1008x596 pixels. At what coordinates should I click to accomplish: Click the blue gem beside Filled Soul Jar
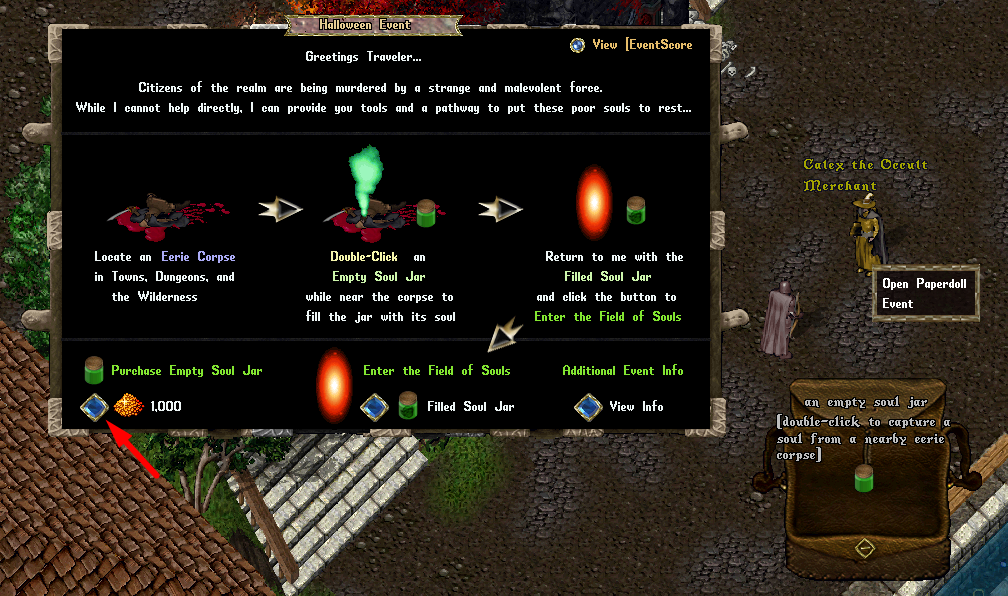pyautogui.click(x=374, y=407)
